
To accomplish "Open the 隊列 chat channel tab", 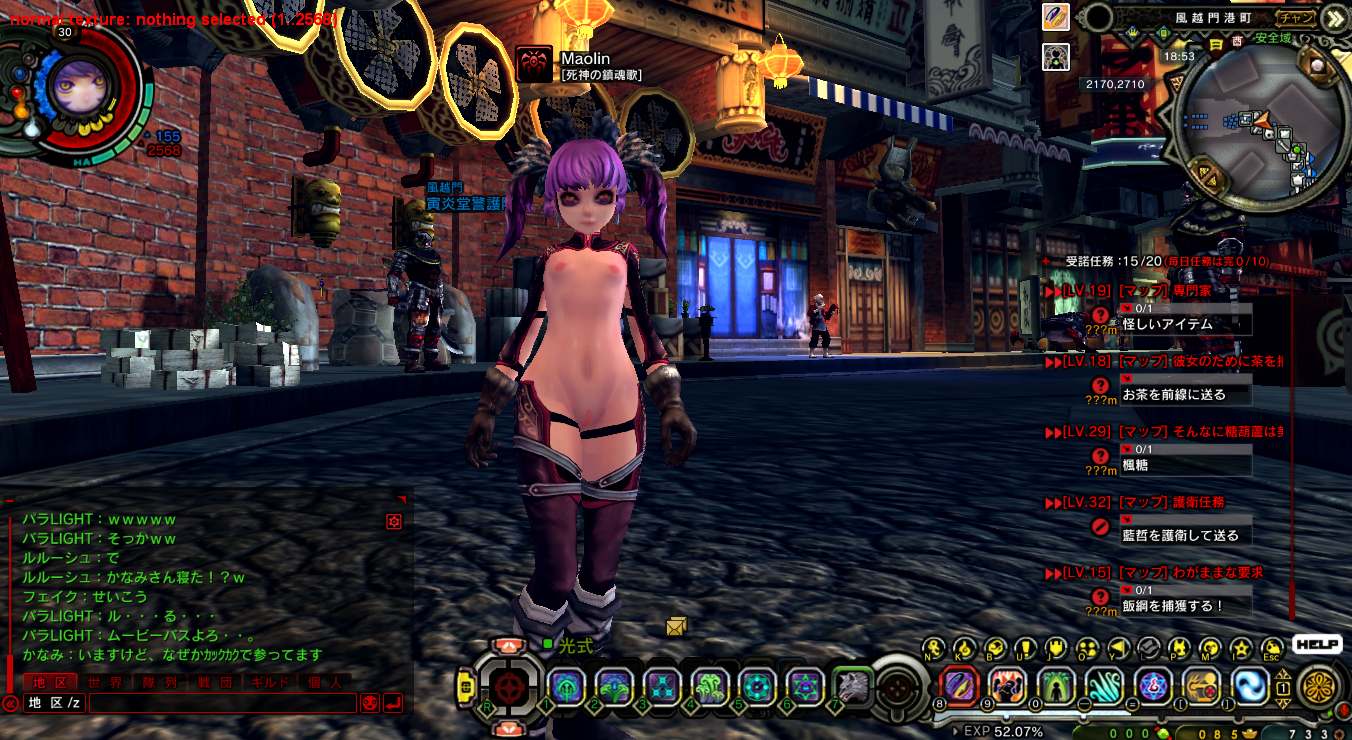I will (159, 682).
